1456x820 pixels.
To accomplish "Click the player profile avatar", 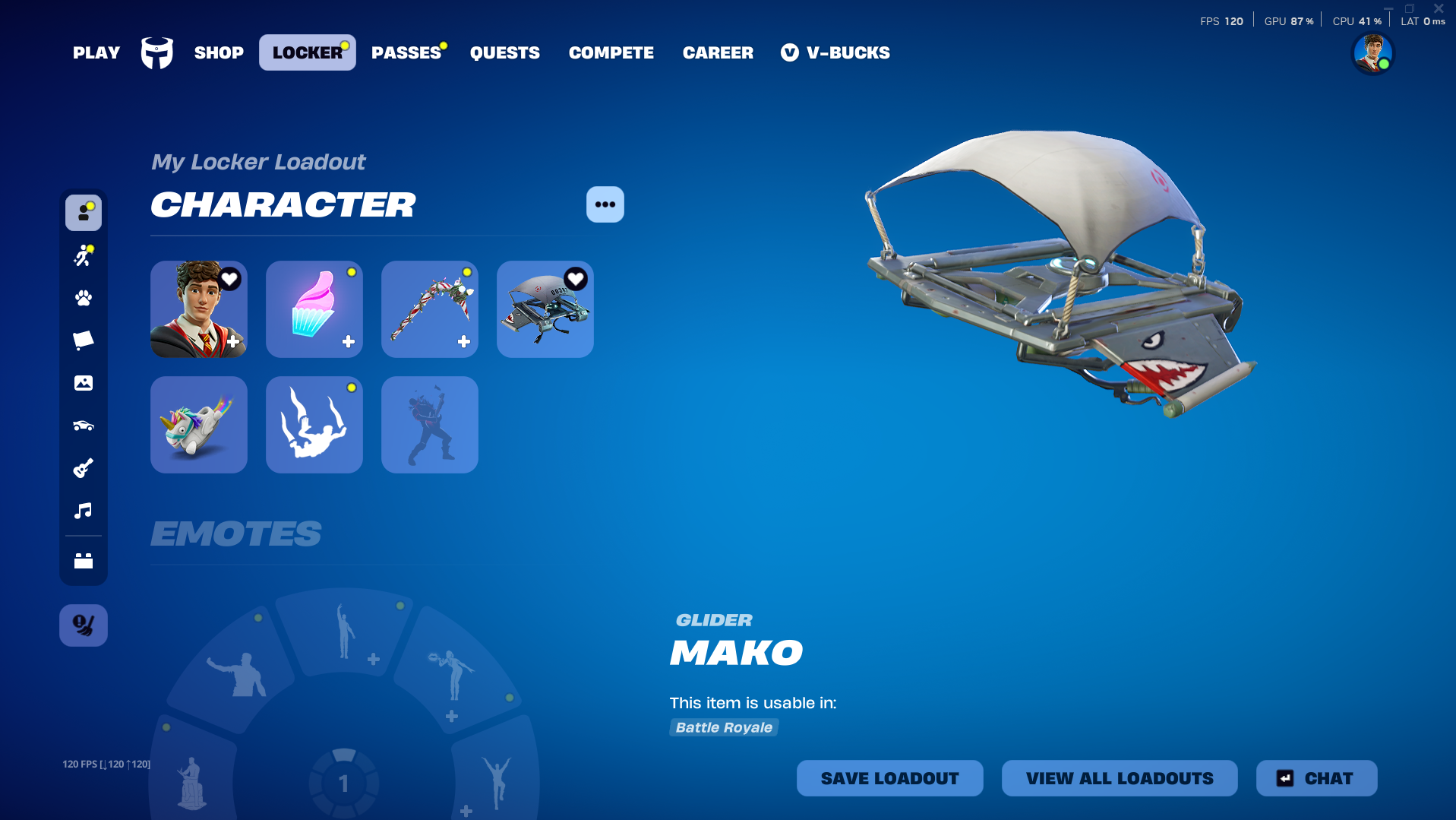I will 1373,54.
